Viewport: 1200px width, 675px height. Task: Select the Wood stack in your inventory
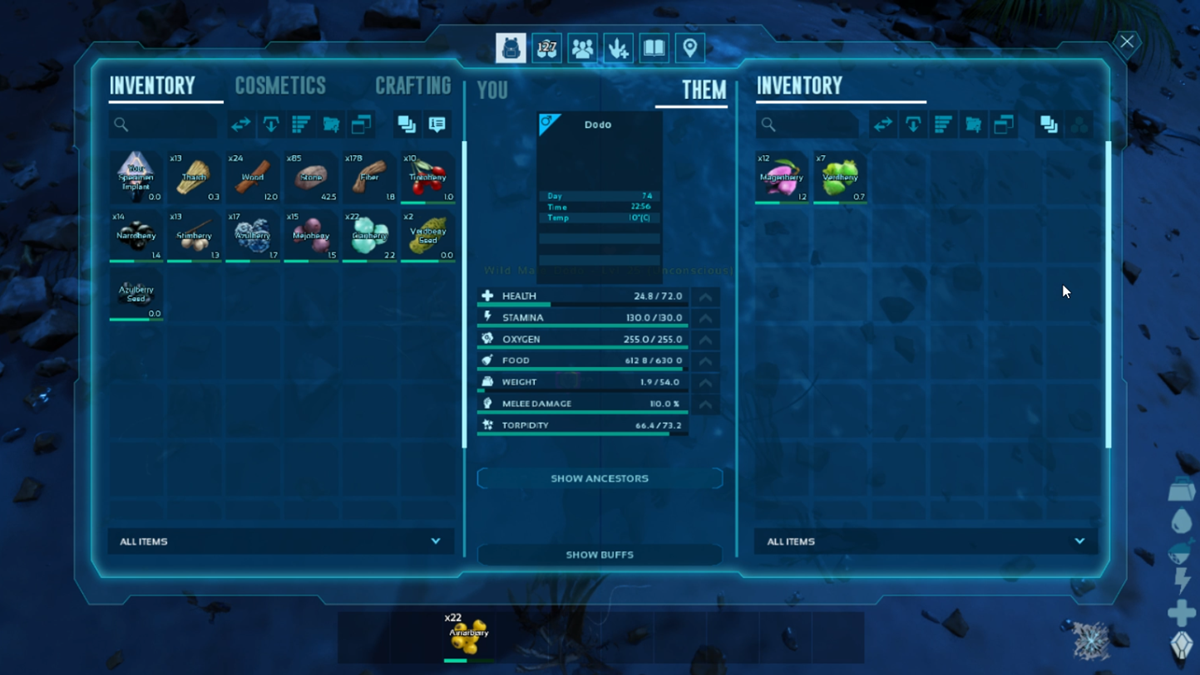click(x=253, y=178)
